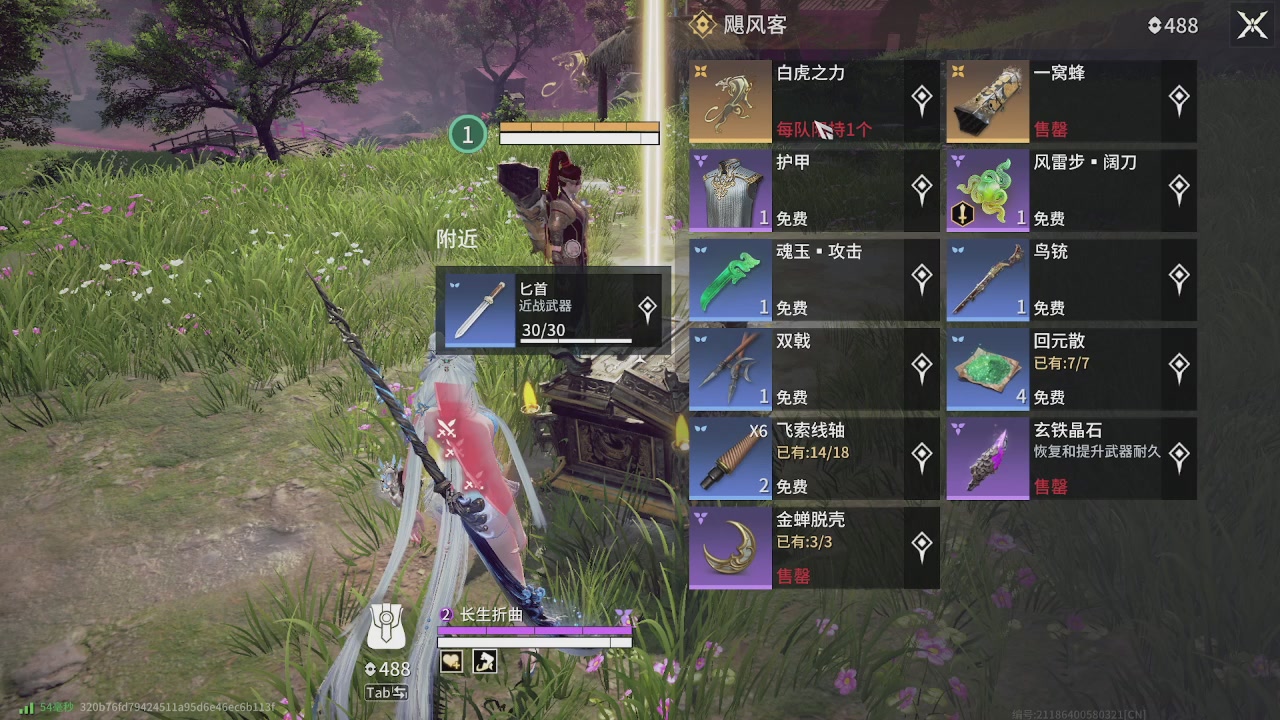Select the 金蝉脱壳 crescent item icon
Viewport: 1280px width, 720px height.
729,548
